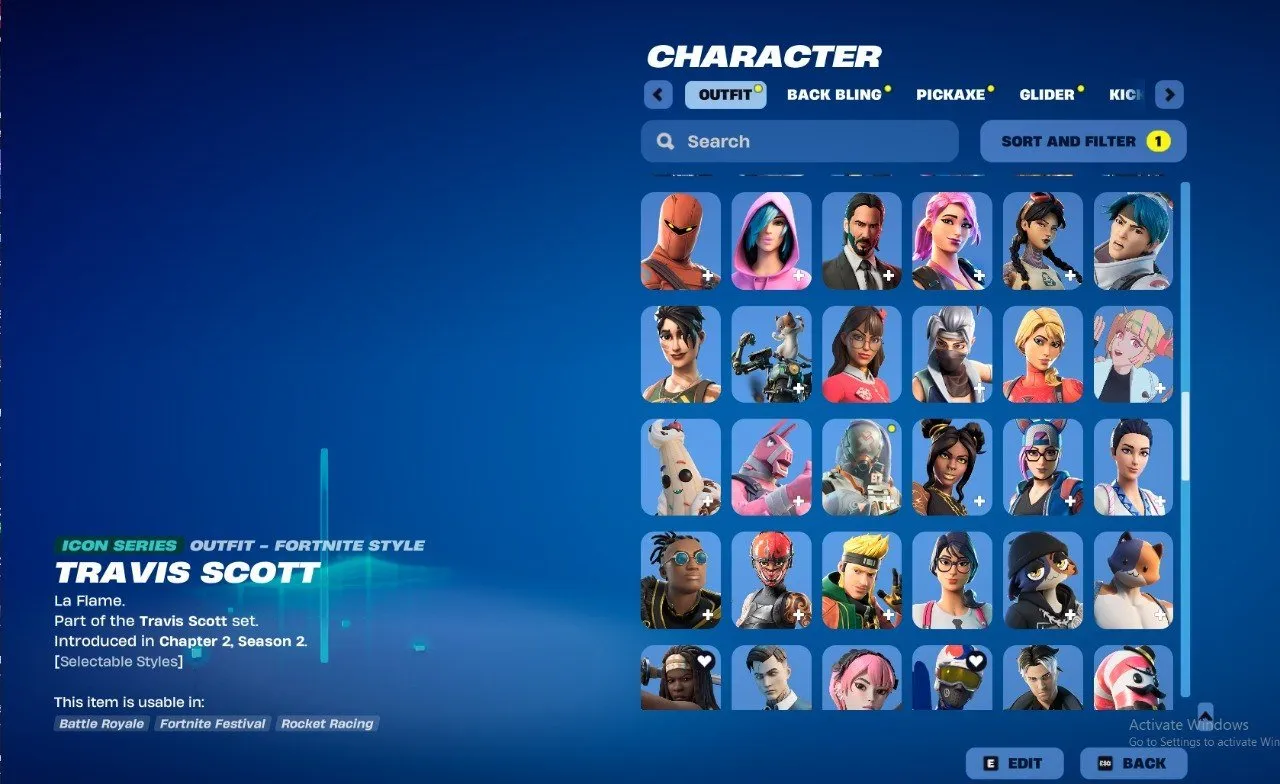Click the plus badge on the cat mech outfit
Screen dimensions: 1280x784
pyautogui.click(x=801, y=387)
